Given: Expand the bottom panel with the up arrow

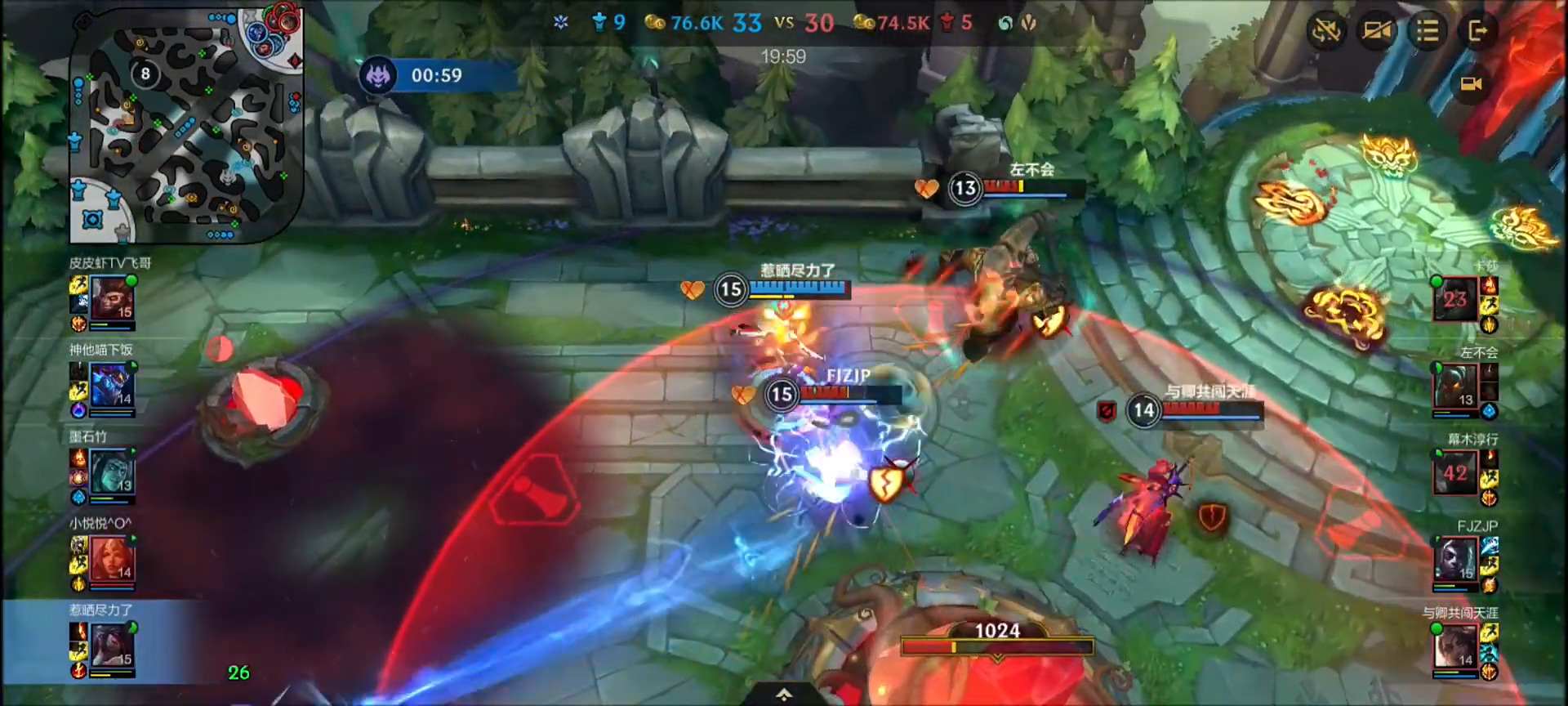Looking at the screenshot, I should pos(783,695).
